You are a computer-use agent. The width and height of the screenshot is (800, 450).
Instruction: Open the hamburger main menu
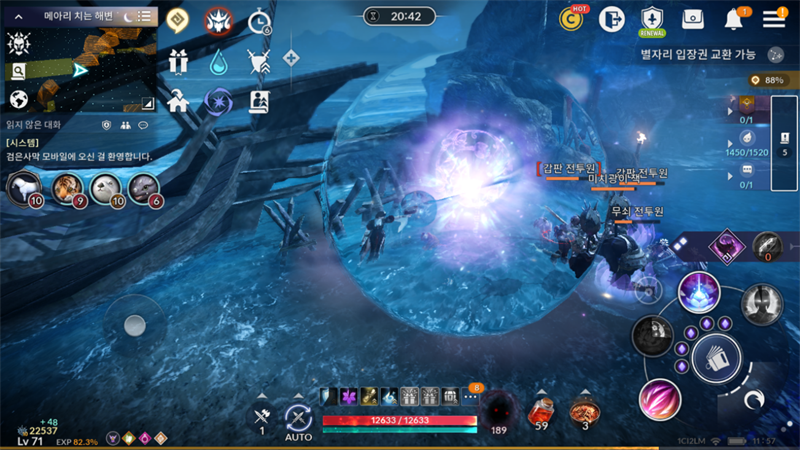774,18
